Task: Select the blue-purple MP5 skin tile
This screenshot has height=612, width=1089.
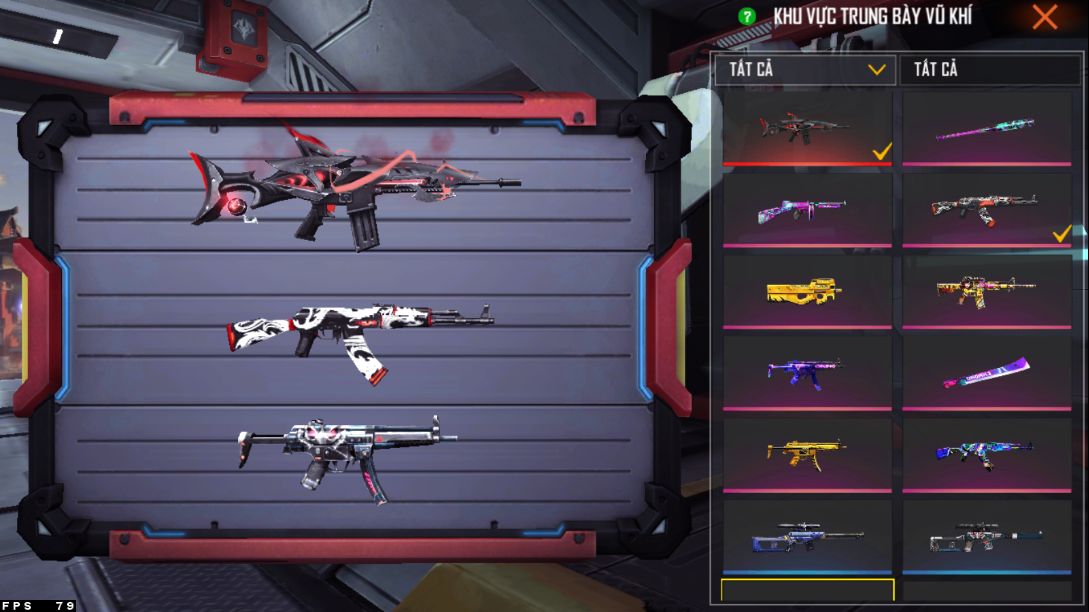Action: (x=806, y=372)
